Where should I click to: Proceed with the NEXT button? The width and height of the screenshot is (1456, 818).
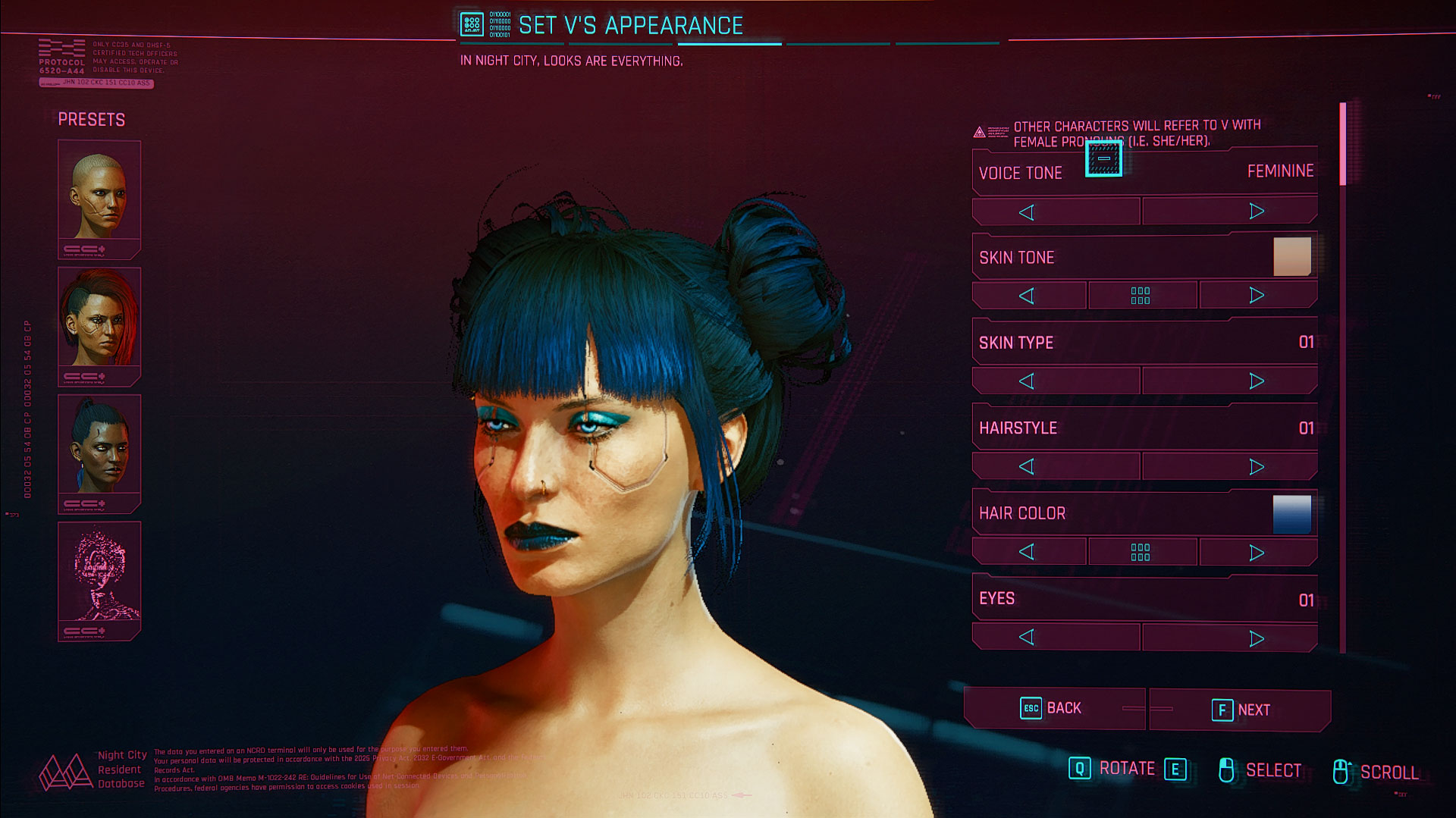click(1240, 710)
